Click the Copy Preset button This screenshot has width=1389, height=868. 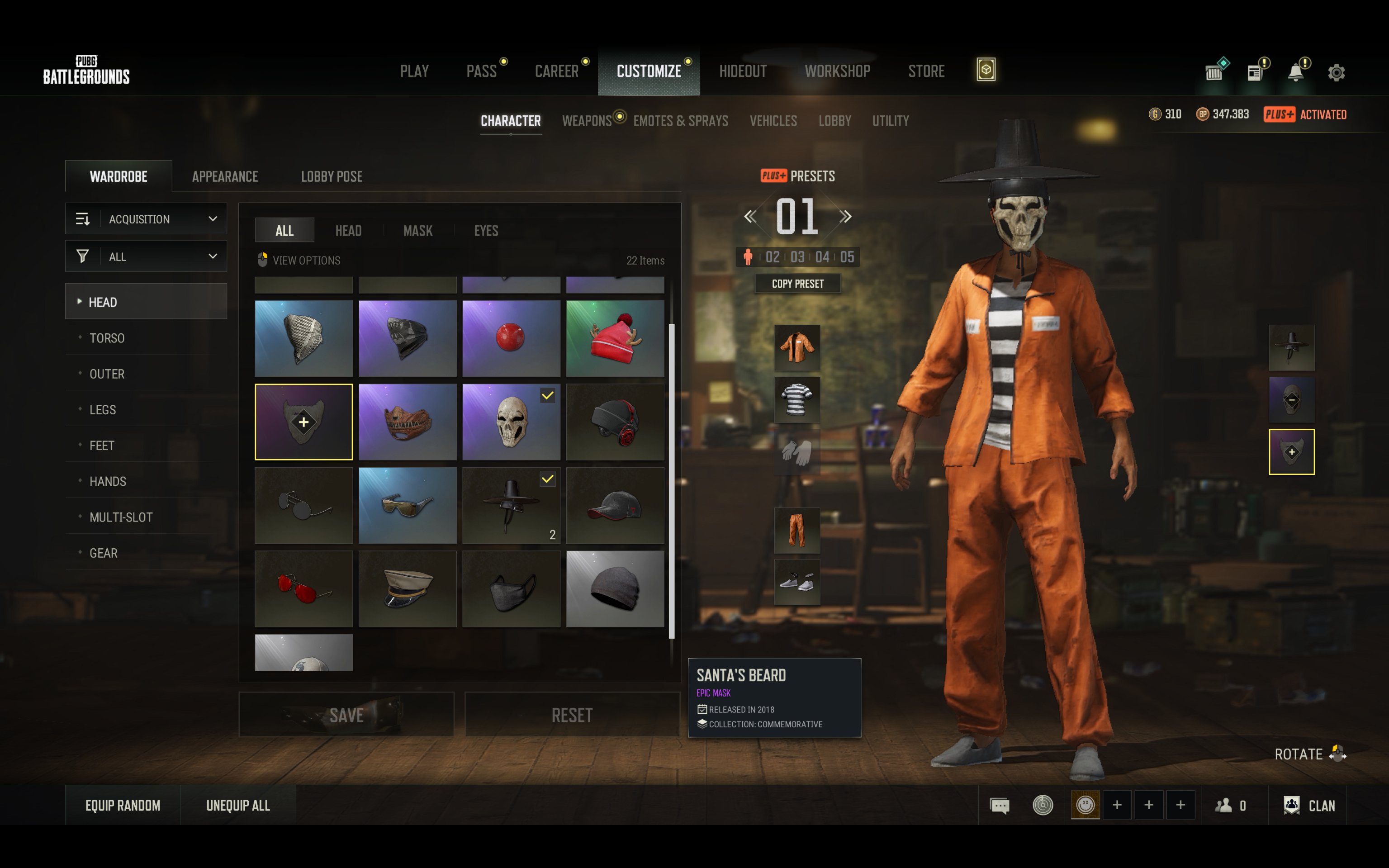[x=797, y=284]
